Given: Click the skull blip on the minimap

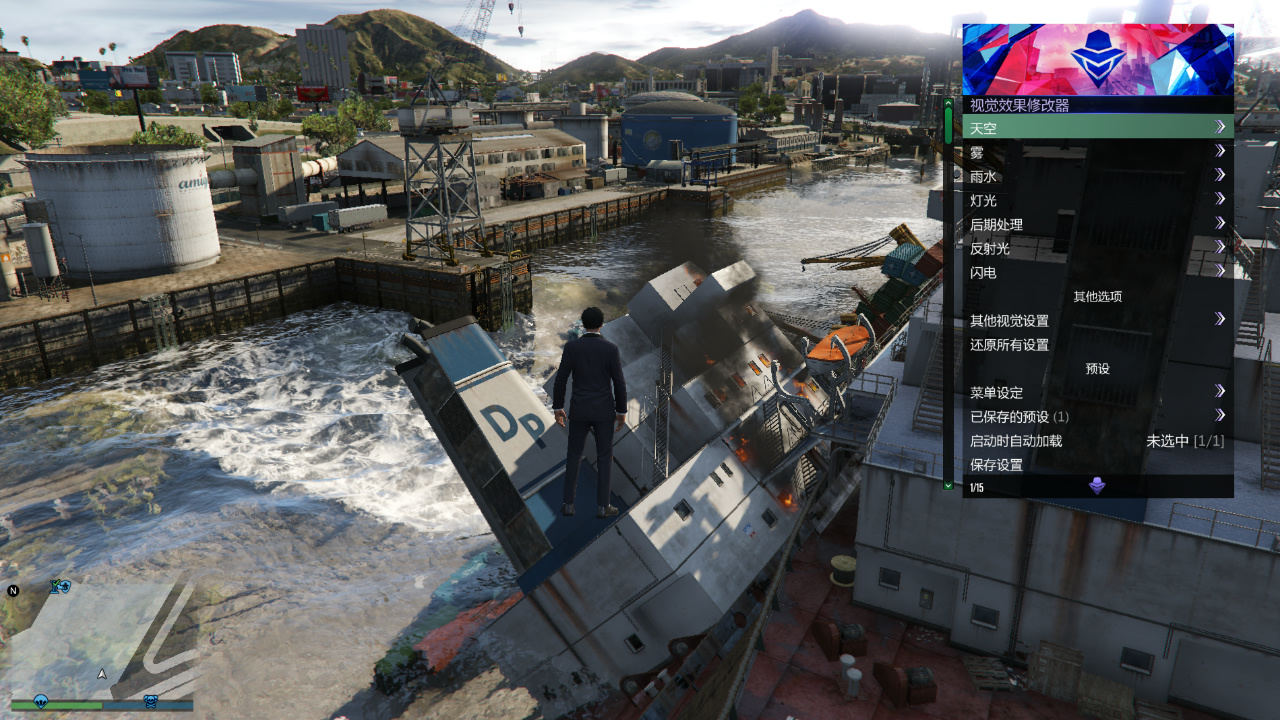Looking at the screenshot, I should [x=150, y=701].
